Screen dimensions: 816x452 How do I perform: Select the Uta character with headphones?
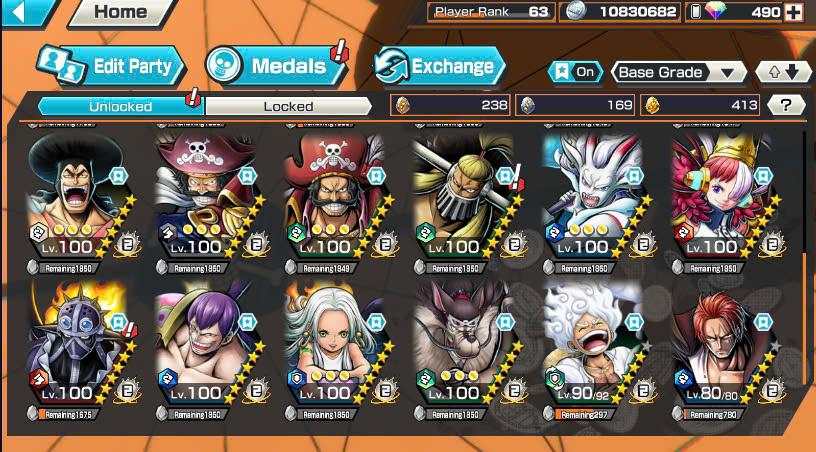tap(717, 198)
